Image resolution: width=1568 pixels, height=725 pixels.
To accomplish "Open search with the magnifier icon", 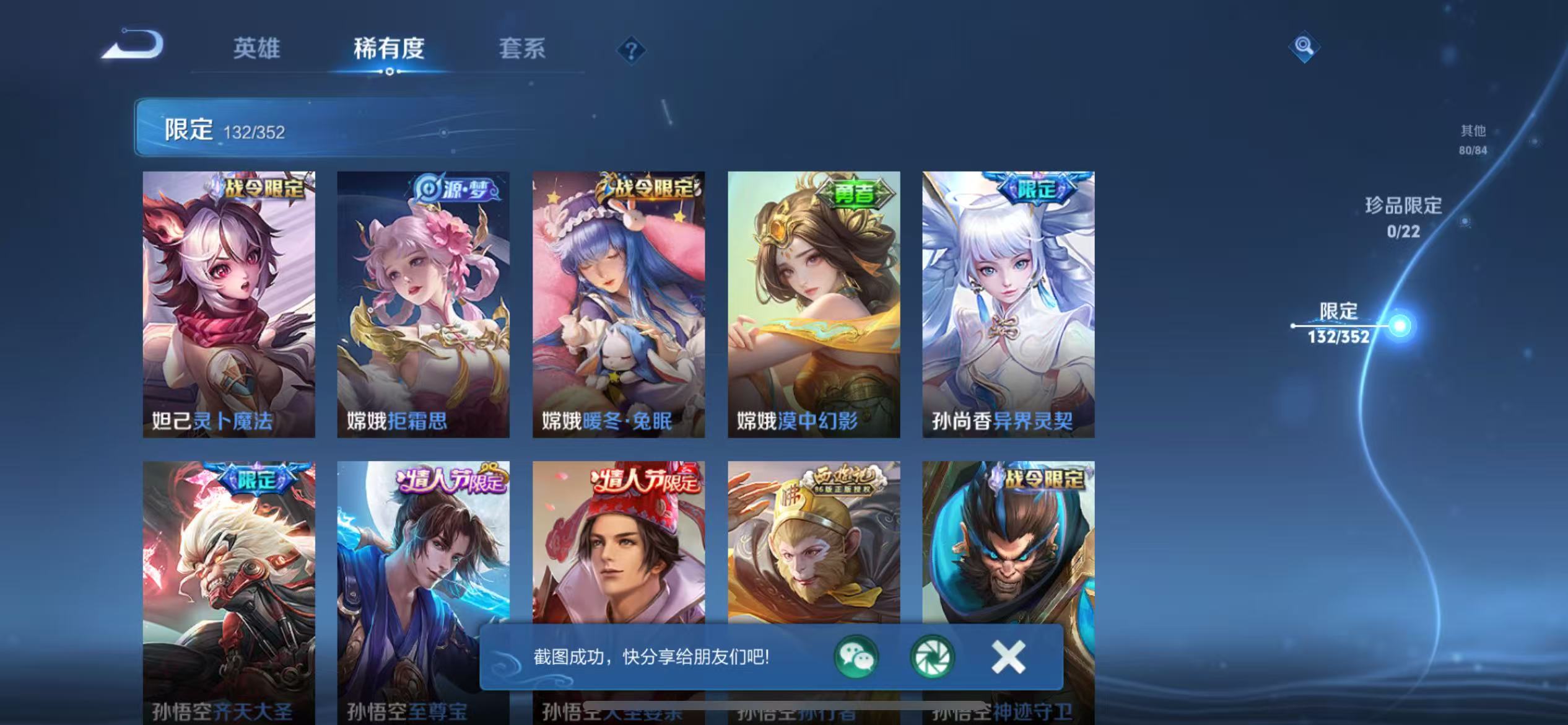I will pos(1303,48).
